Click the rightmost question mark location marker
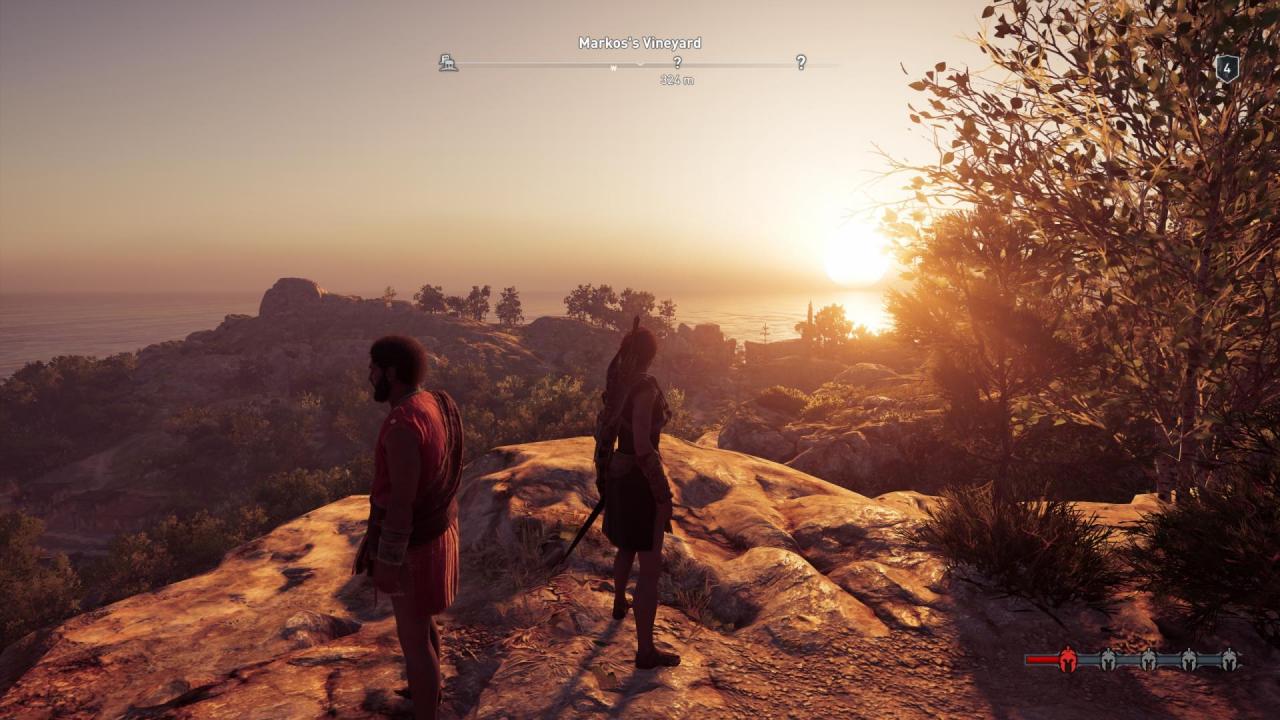The width and height of the screenshot is (1280, 720). click(801, 64)
